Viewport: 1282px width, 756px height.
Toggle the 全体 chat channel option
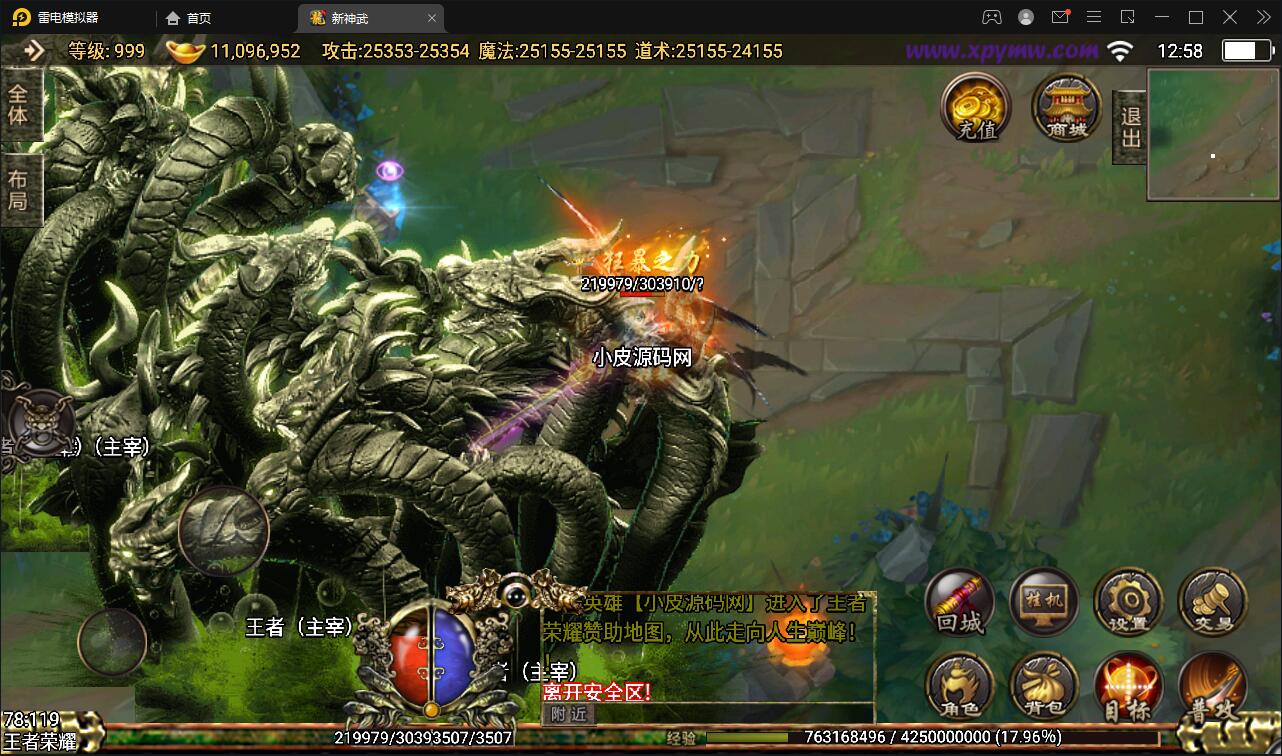click(21, 101)
